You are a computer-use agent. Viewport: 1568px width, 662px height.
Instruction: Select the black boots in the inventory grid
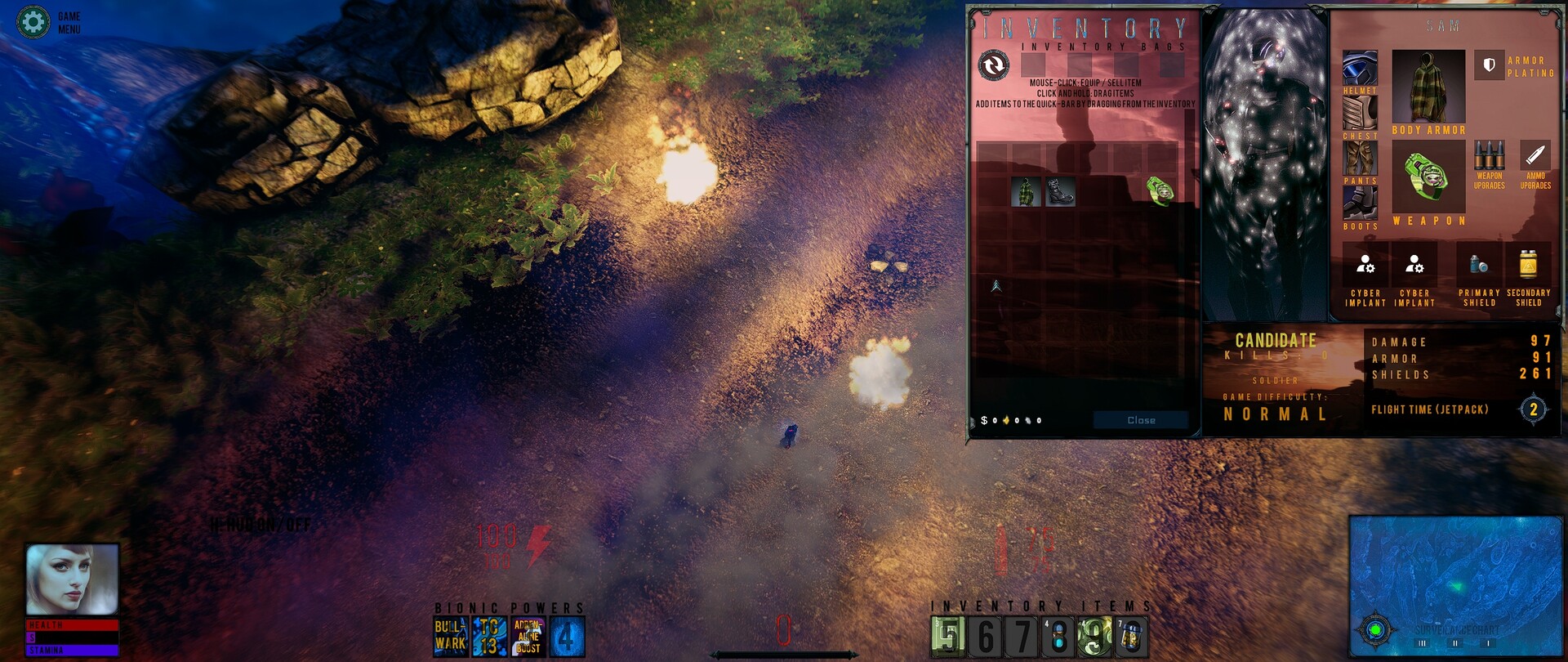(x=1060, y=192)
